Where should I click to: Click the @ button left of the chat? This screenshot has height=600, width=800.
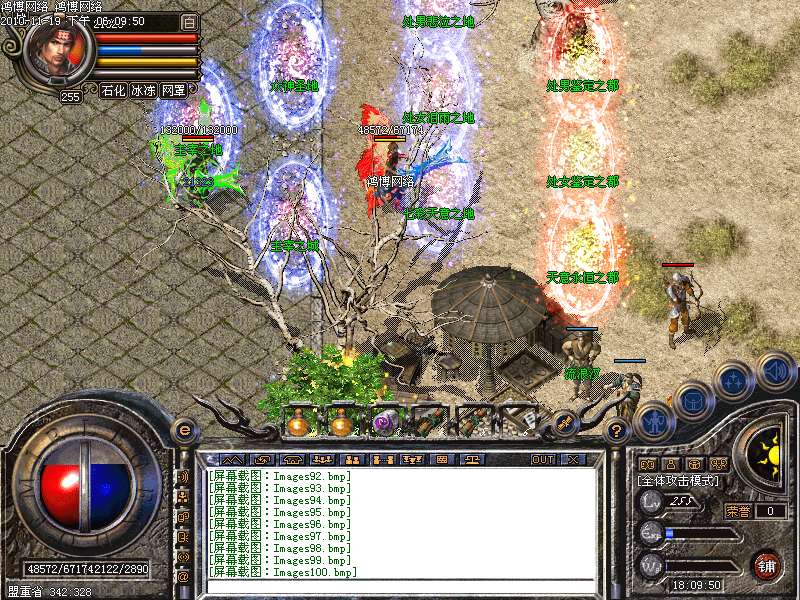click(183, 577)
